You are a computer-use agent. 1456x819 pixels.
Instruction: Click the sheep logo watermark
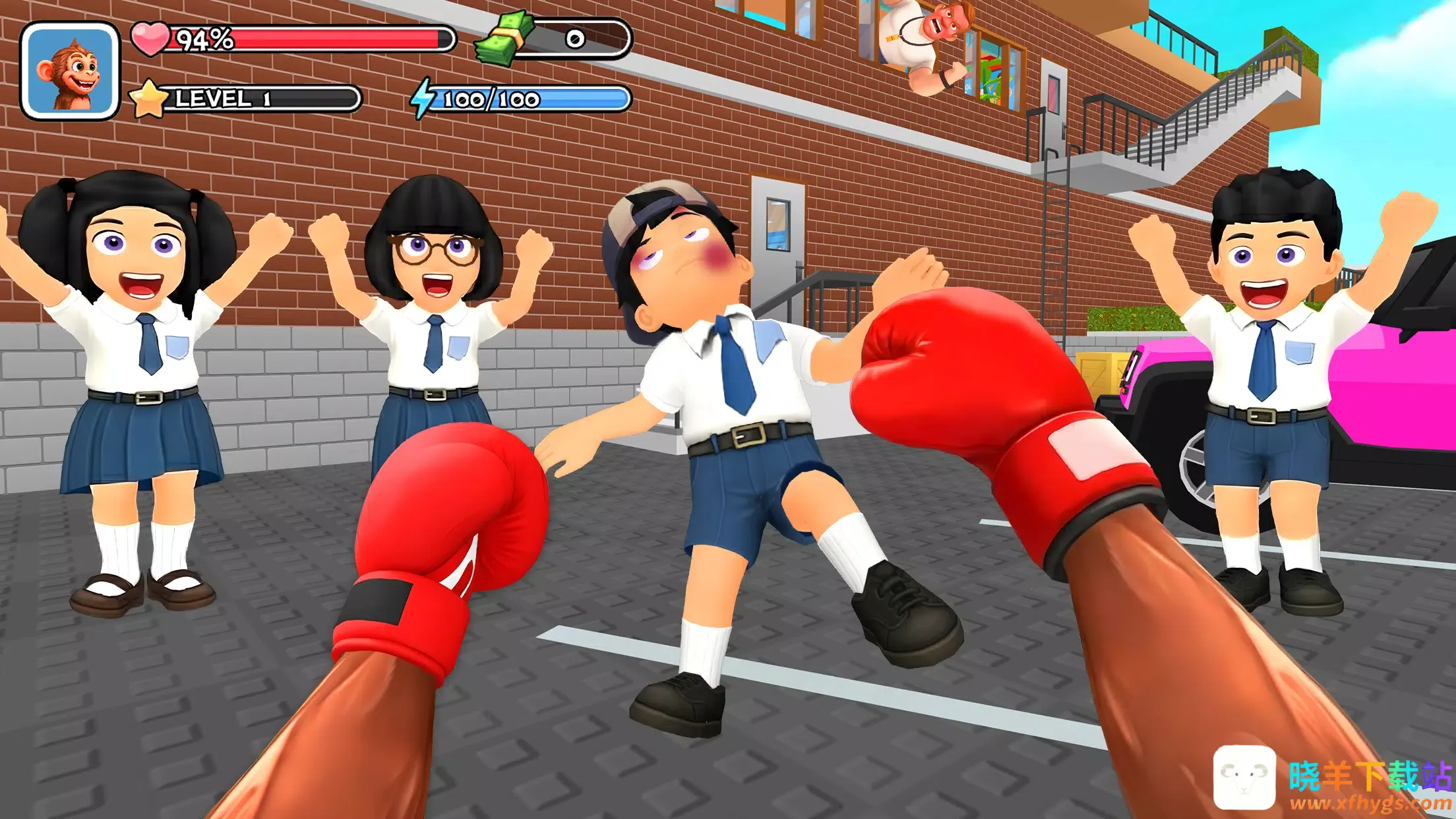(x=1244, y=777)
